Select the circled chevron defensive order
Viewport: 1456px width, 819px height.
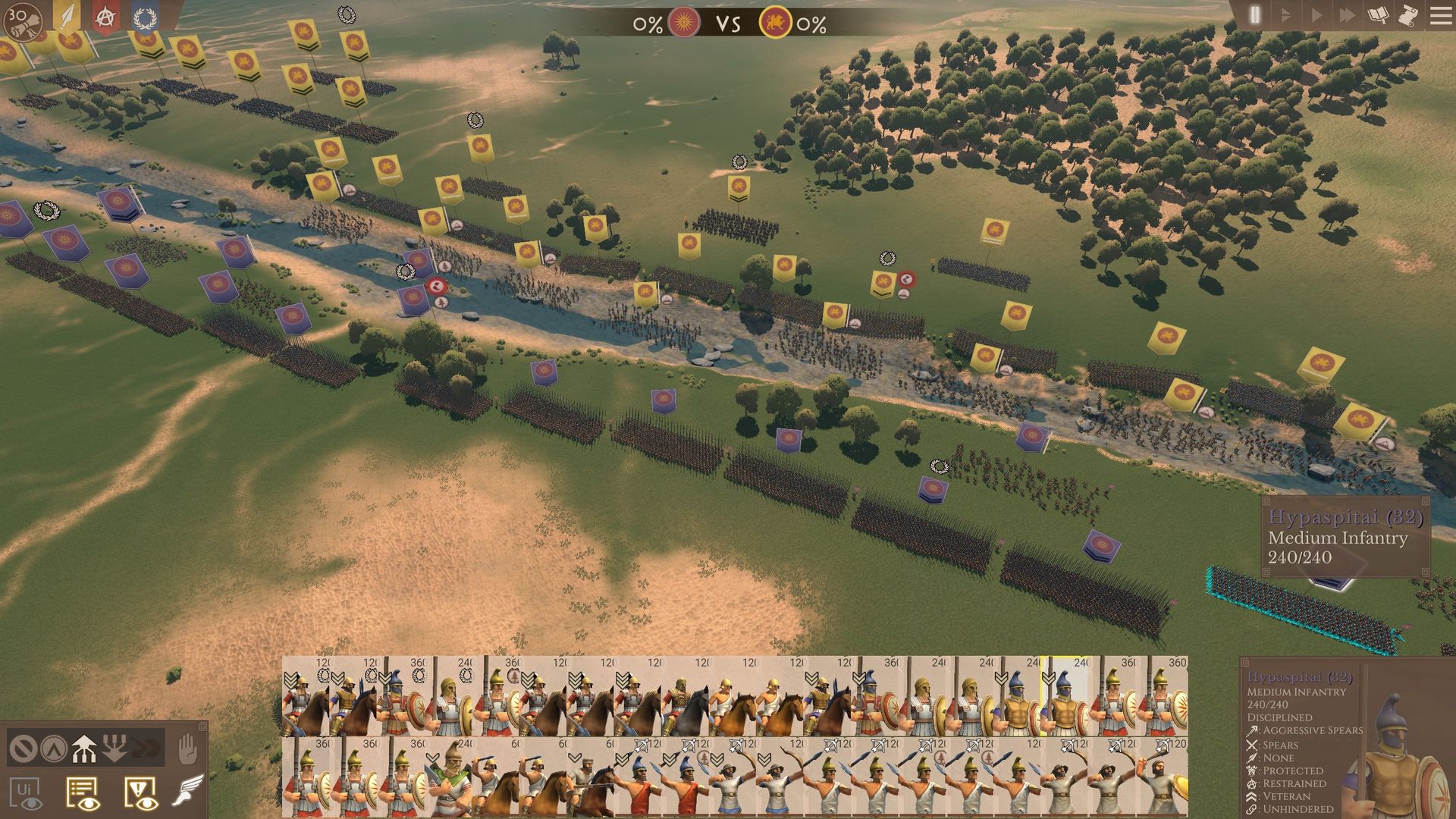click(x=54, y=749)
